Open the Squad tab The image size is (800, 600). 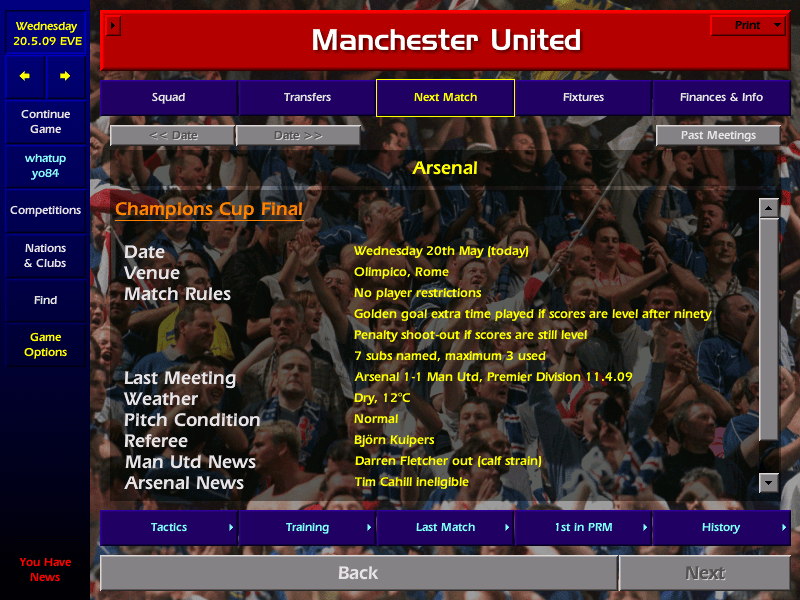[168, 97]
